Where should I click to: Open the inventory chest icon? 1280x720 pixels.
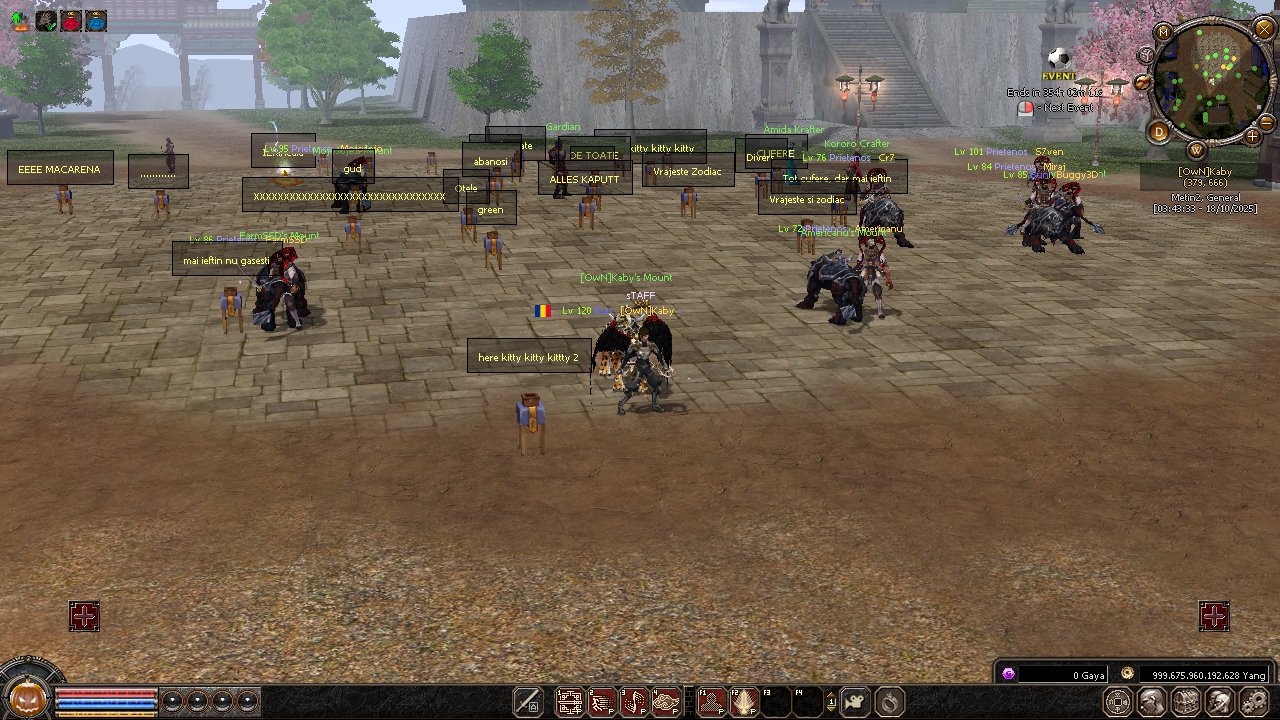[1185, 701]
